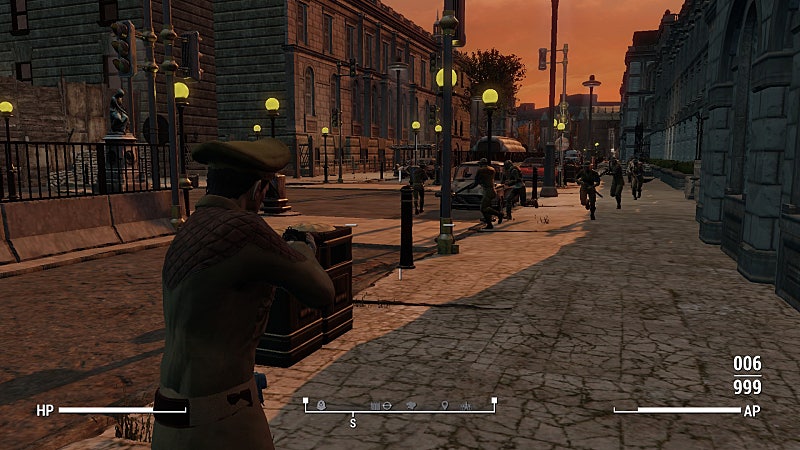Click the location pin marker on the compass
The width and height of the screenshot is (800, 450).
pos(444,405)
